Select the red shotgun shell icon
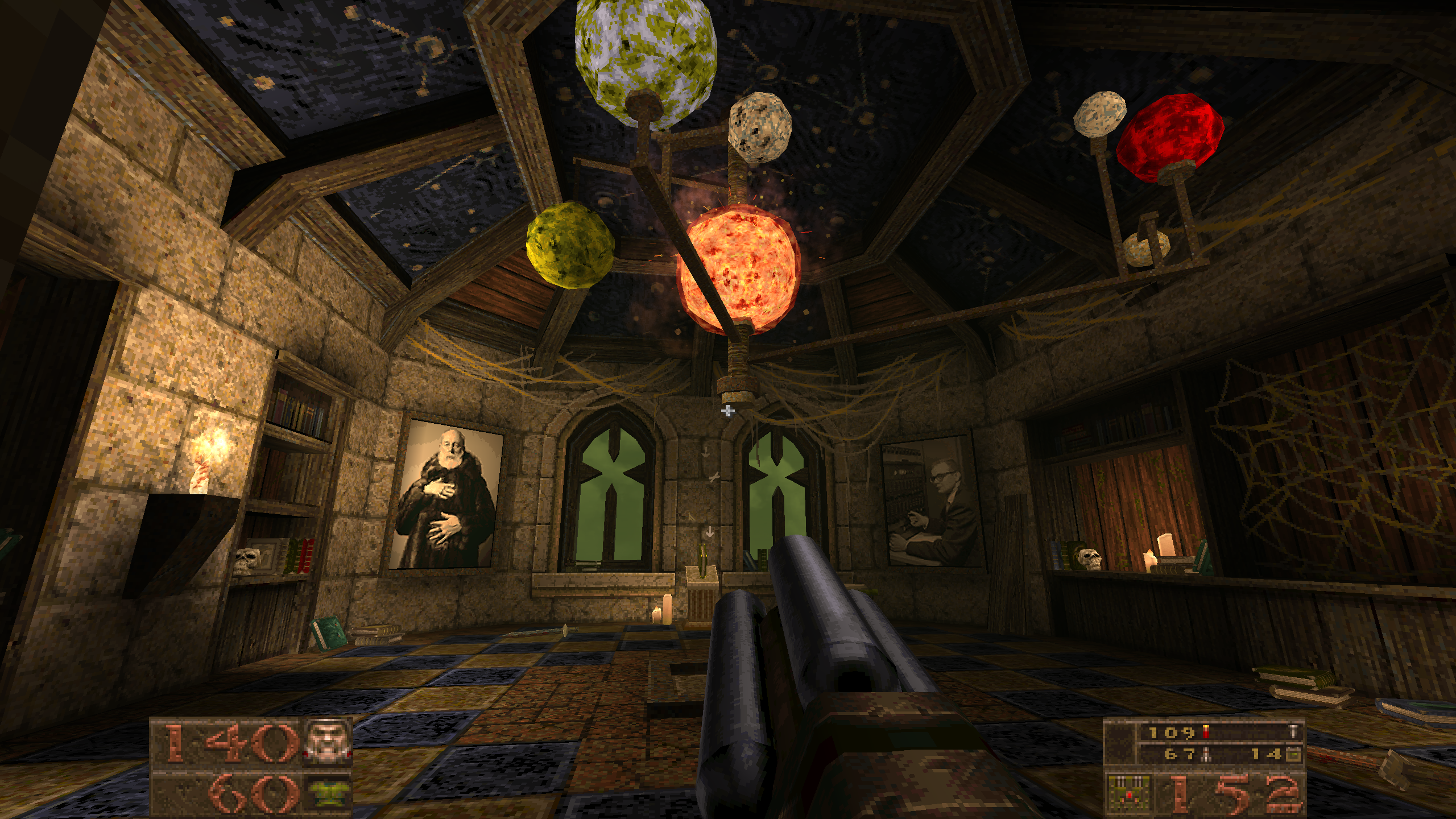The width and height of the screenshot is (1456, 819). (x=1205, y=733)
